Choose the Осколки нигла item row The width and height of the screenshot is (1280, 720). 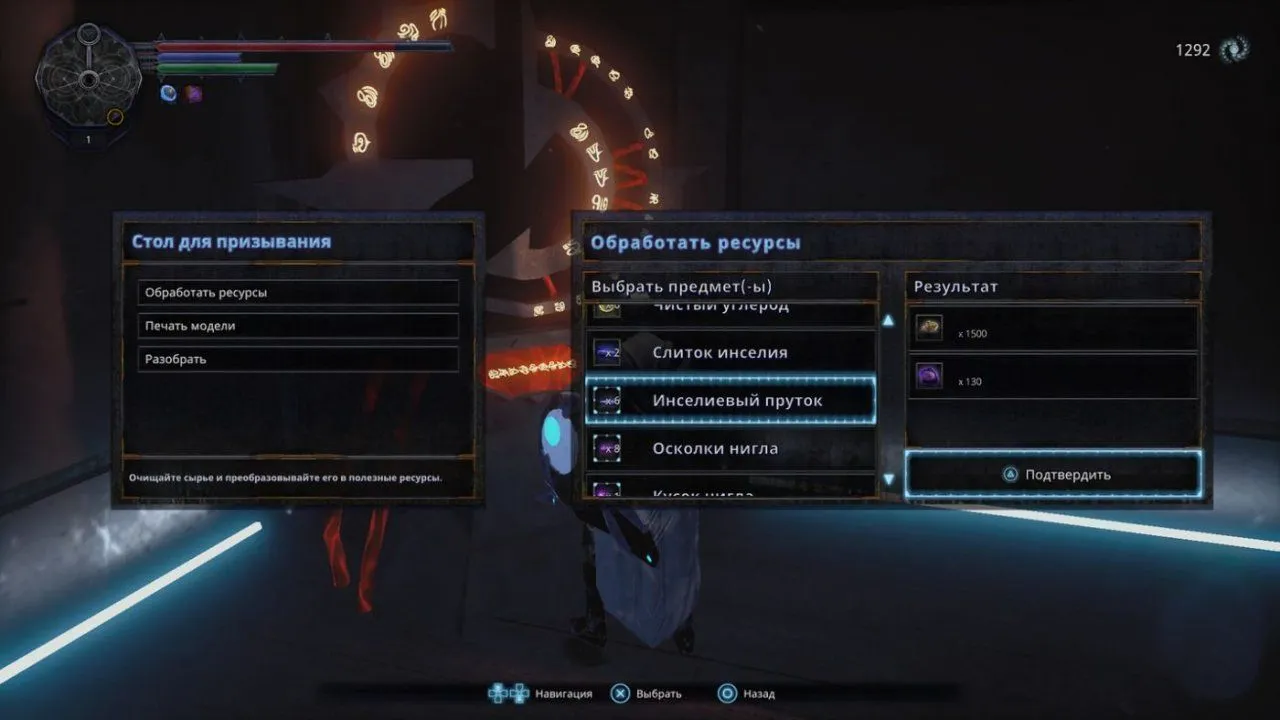(x=730, y=448)
